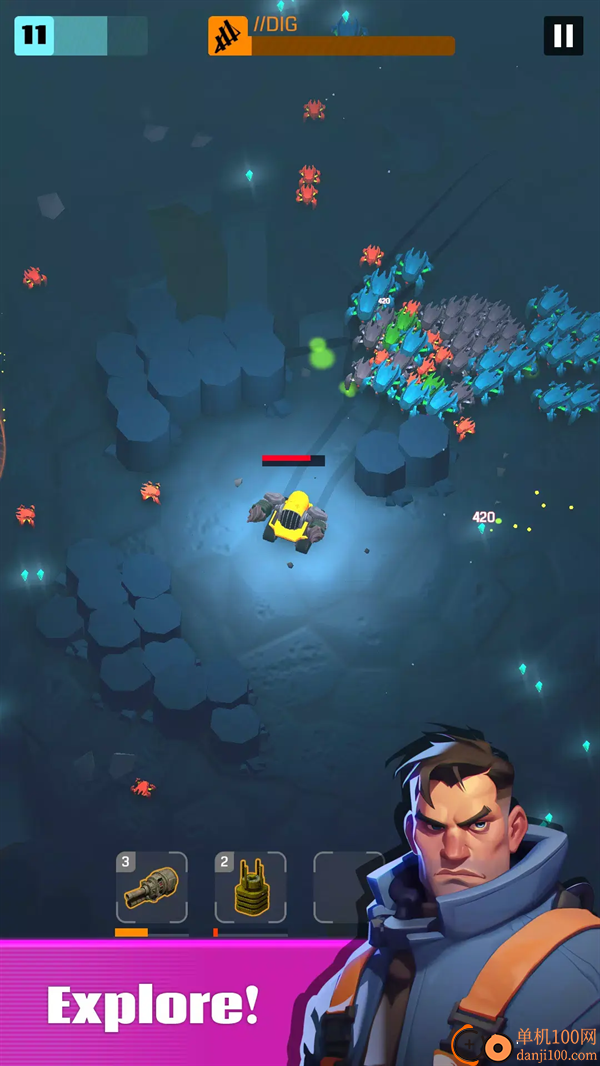The height and width of the screenshot is (1066, 600).
Task: Select the level 3 cannon weapon slot
Action: point(151,887)
